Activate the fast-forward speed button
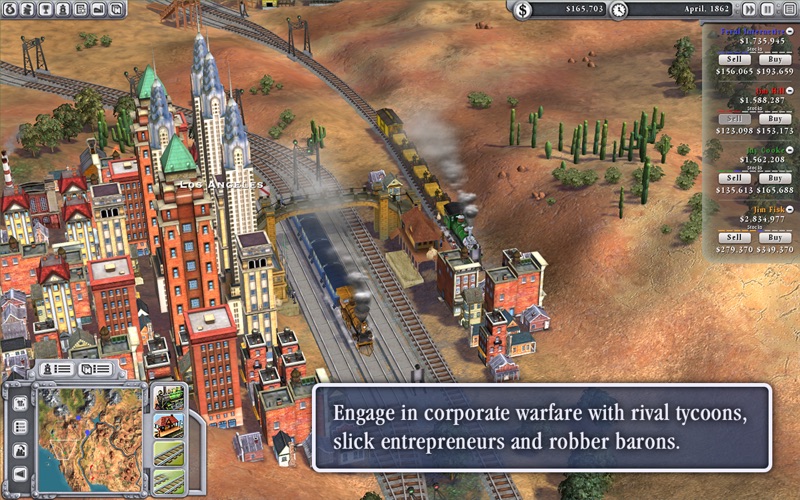Viewport: 800px width, 500px height. click(x=749, y=9)
